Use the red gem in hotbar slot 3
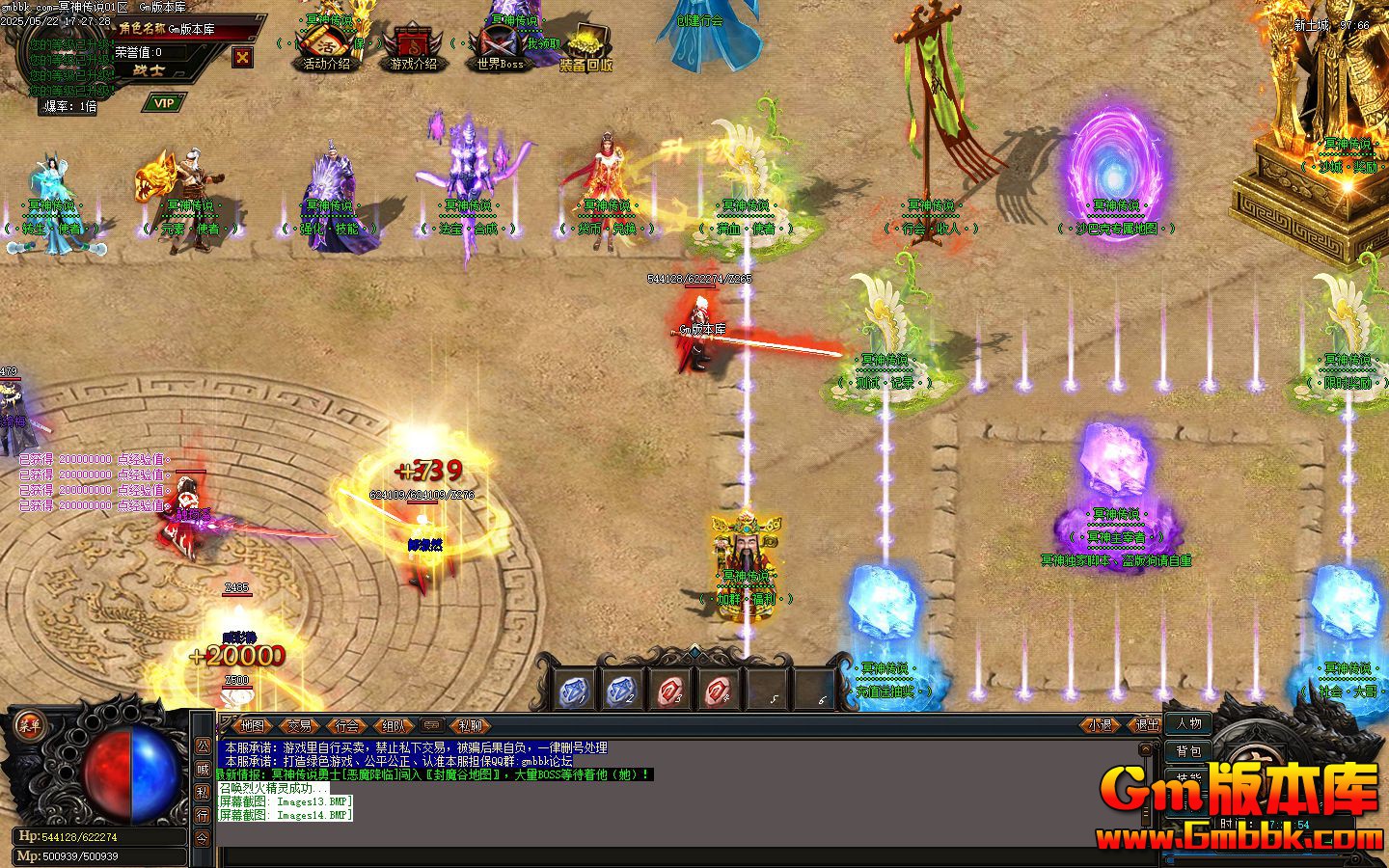 coord(670,691)
